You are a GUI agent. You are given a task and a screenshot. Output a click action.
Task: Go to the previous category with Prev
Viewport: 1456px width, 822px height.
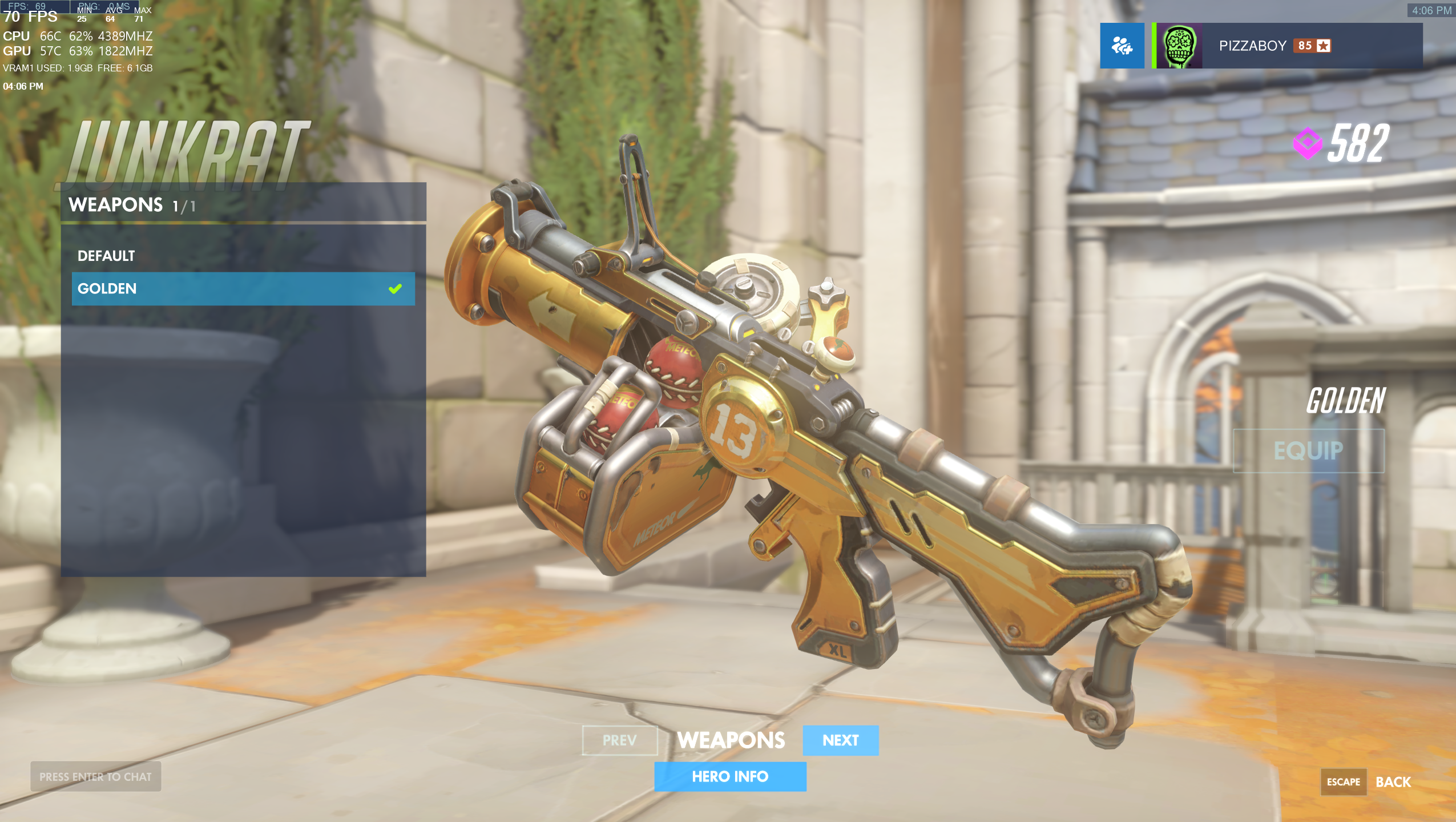(x=619, y=740)
